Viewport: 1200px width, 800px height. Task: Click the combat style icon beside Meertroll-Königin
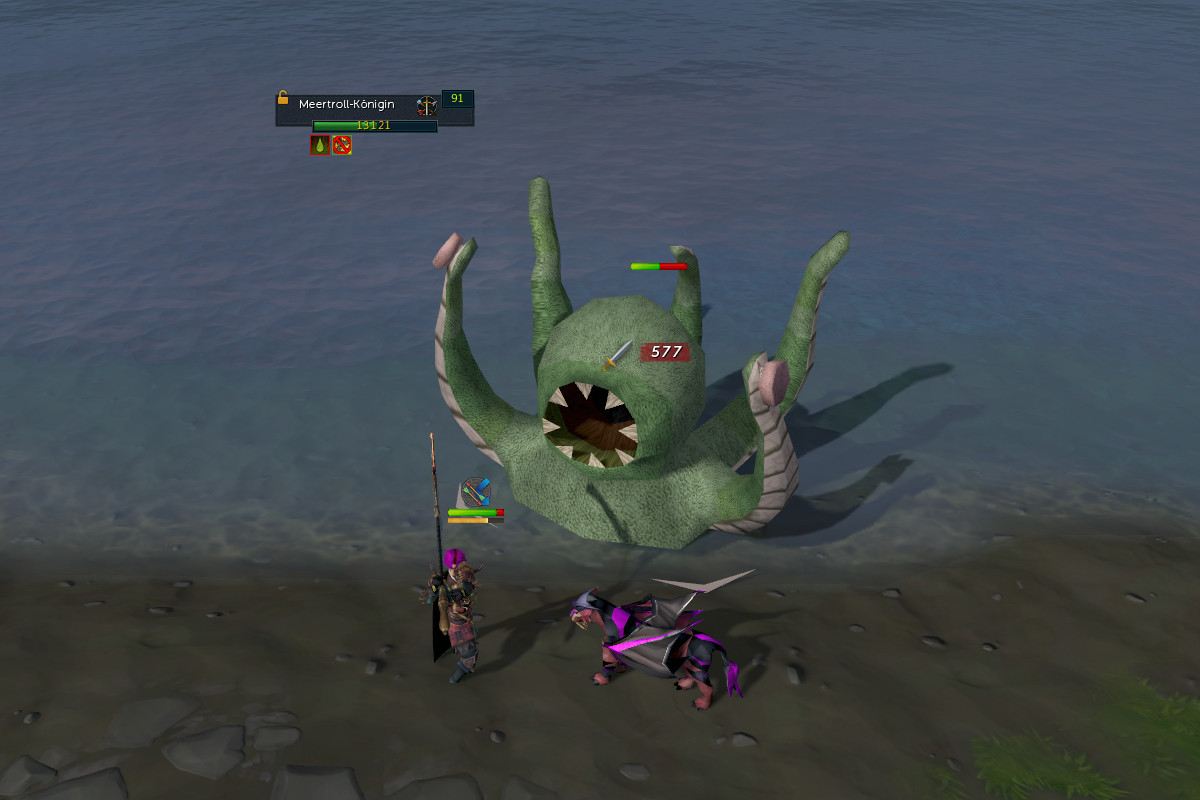427,105
